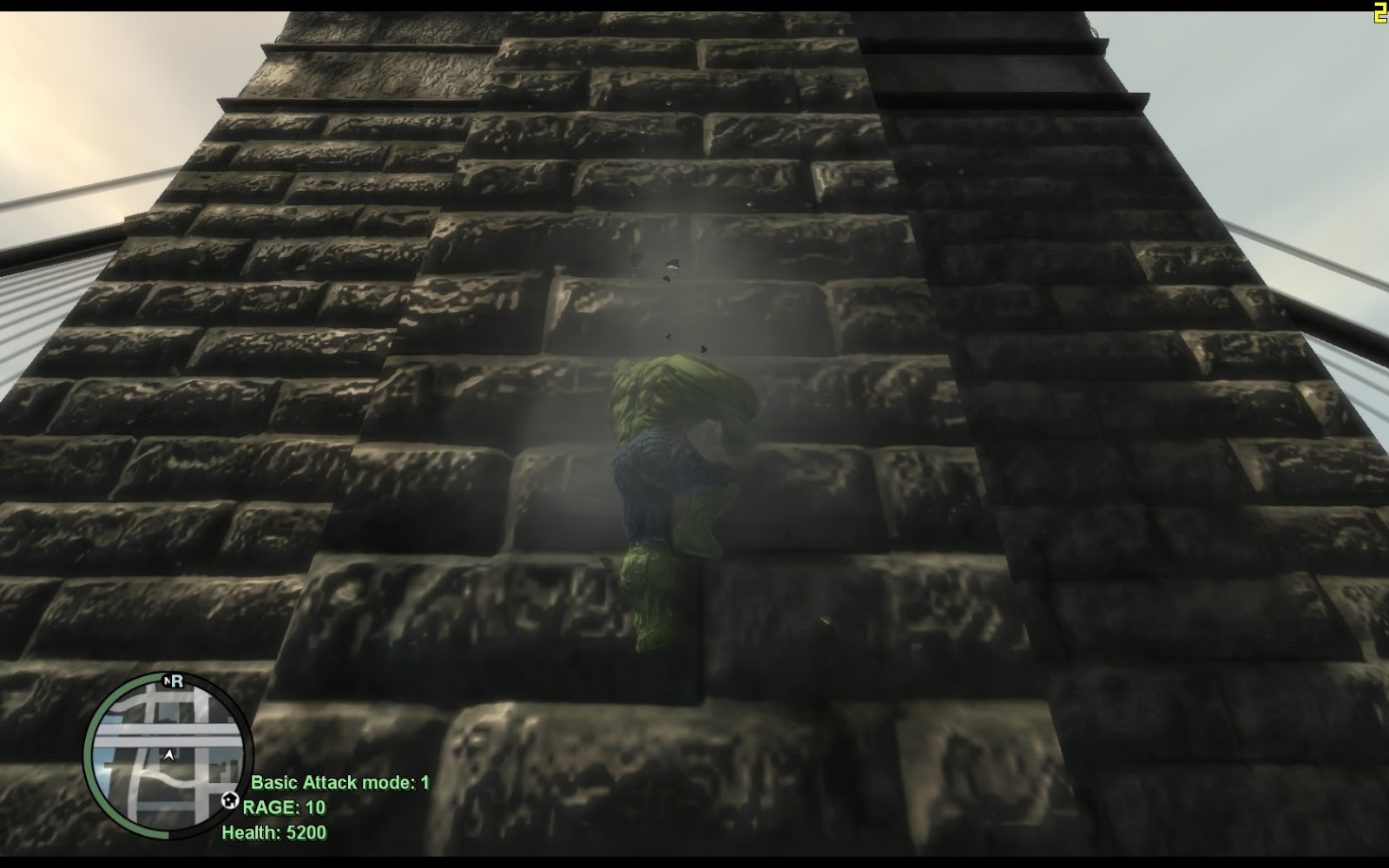Click the Basic Attack mode label

pyautogui.click(x=321, y=781)
